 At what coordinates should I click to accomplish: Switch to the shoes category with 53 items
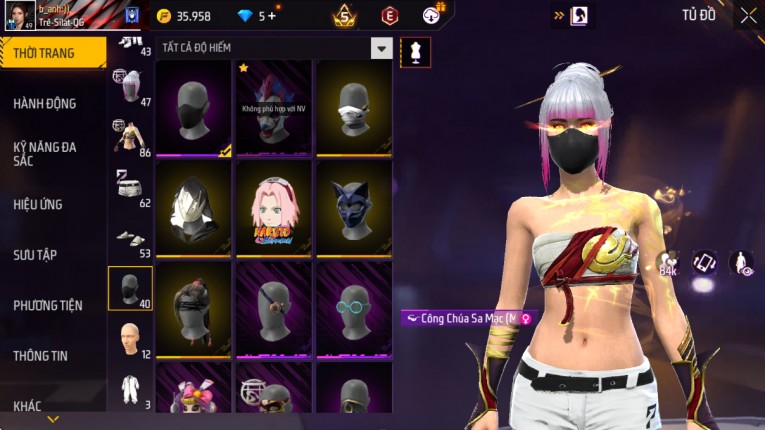click(130, 238)
